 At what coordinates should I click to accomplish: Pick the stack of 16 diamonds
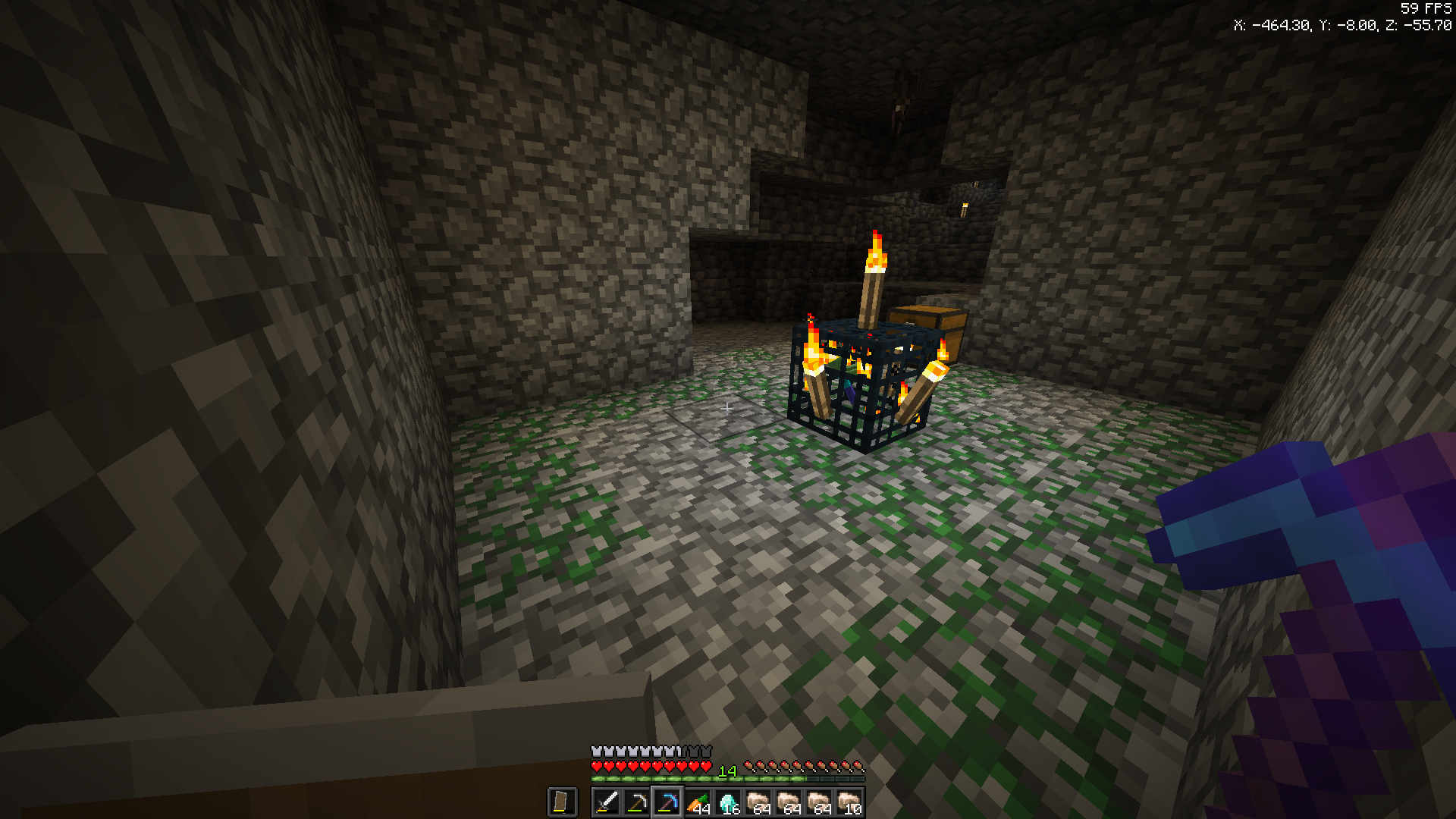click(x=728, y=802)
